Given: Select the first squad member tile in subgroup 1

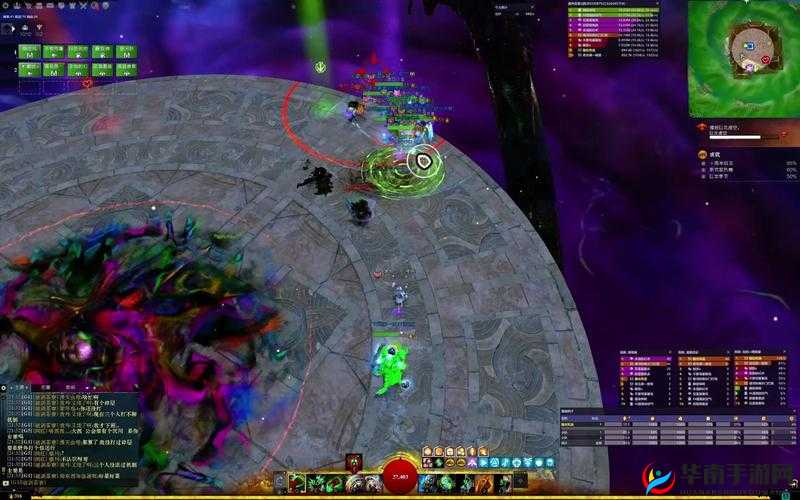Looking at the screenshot, I should tap(29, 50).
